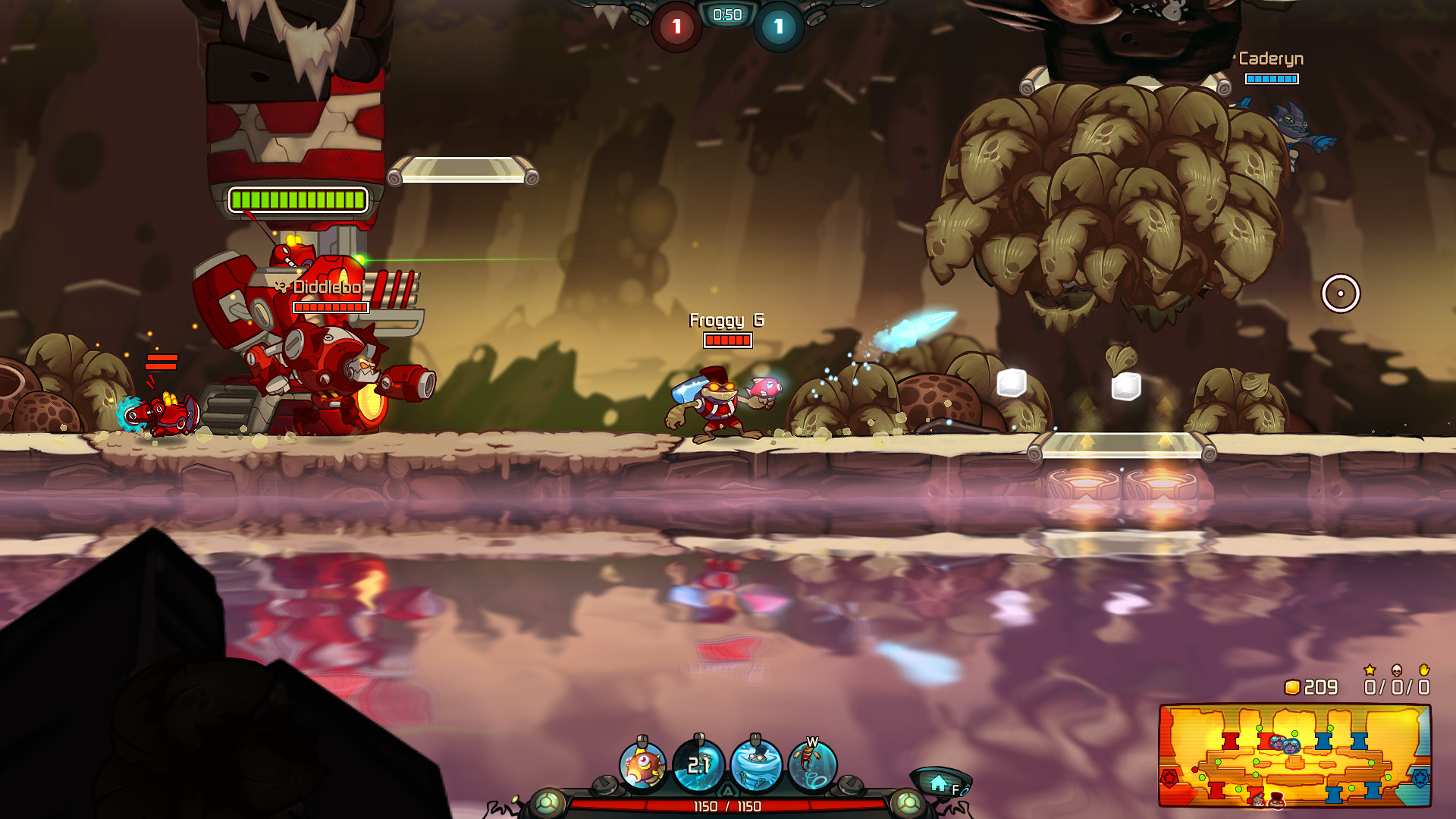Click Diddlebo's name above the red turret
This screenshot has height=819, width=1456.
pyautogui.click(x=326, y=287)
